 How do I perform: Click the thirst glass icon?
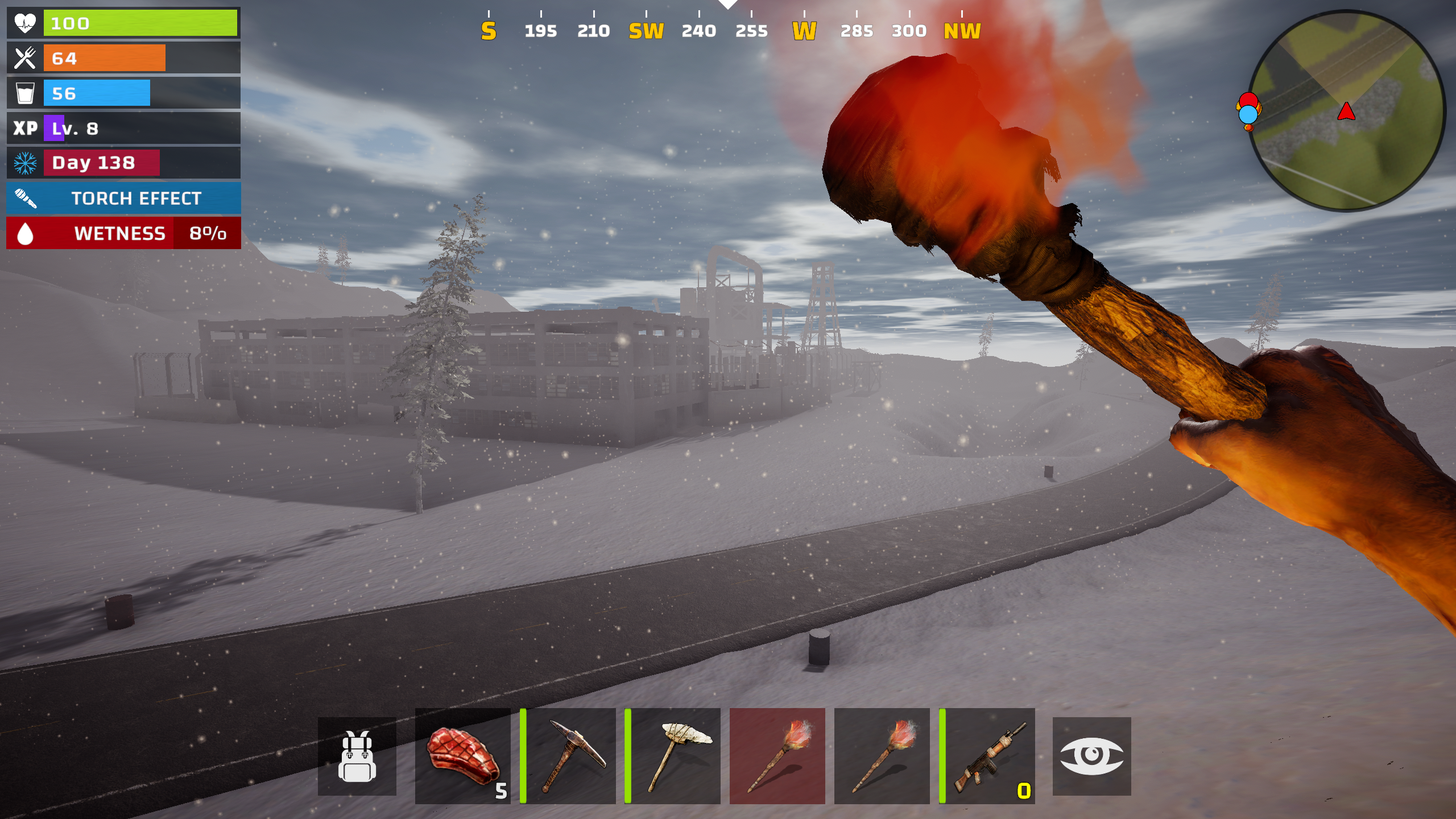pos(25,93)
